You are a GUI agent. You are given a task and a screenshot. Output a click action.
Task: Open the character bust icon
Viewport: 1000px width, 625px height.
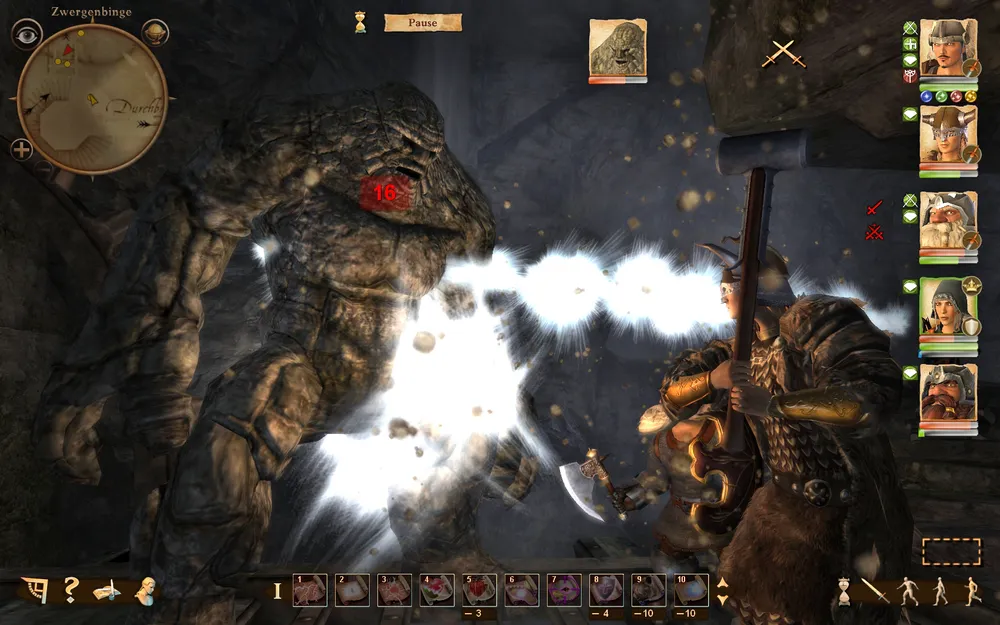pyautogui.click(x=146, y=590)
